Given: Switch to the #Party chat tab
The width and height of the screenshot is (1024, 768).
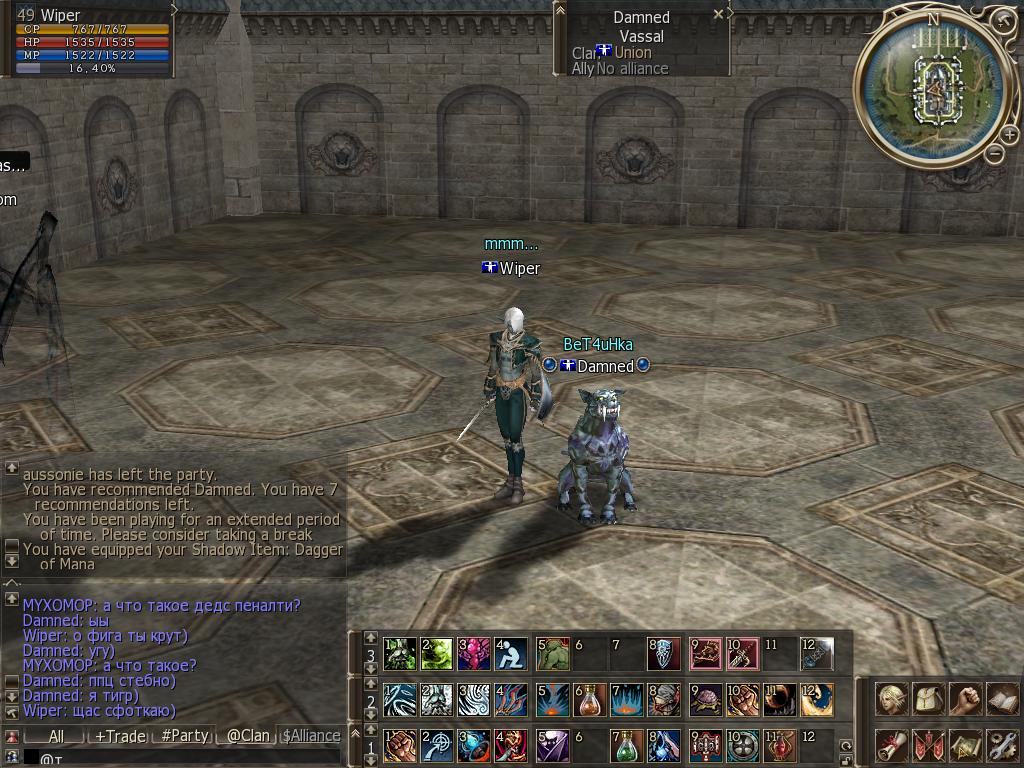Looking at the screenshot, I should coord(185,736).
